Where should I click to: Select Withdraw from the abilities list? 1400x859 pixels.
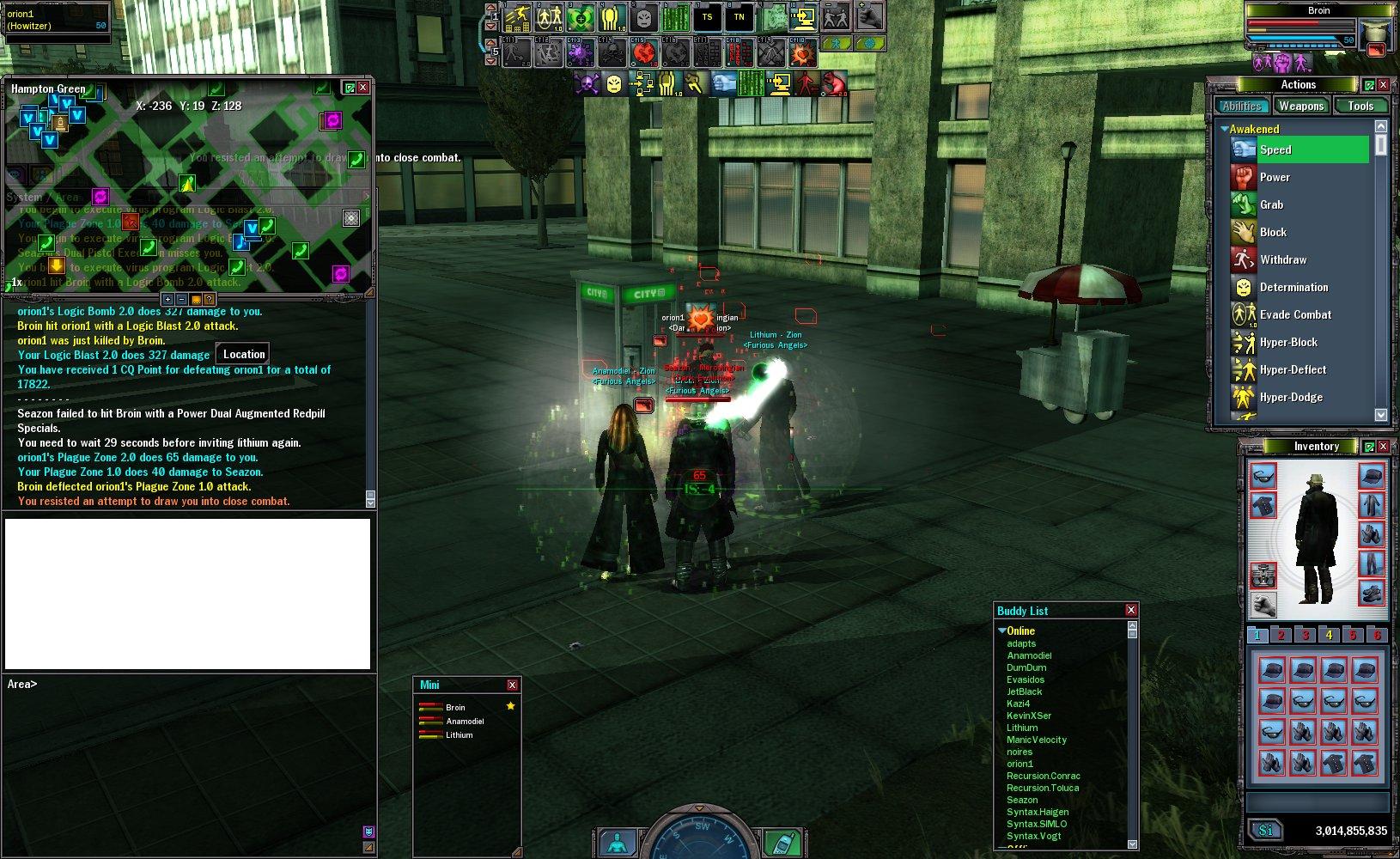pyautogui.click(x=1282, y=259)
